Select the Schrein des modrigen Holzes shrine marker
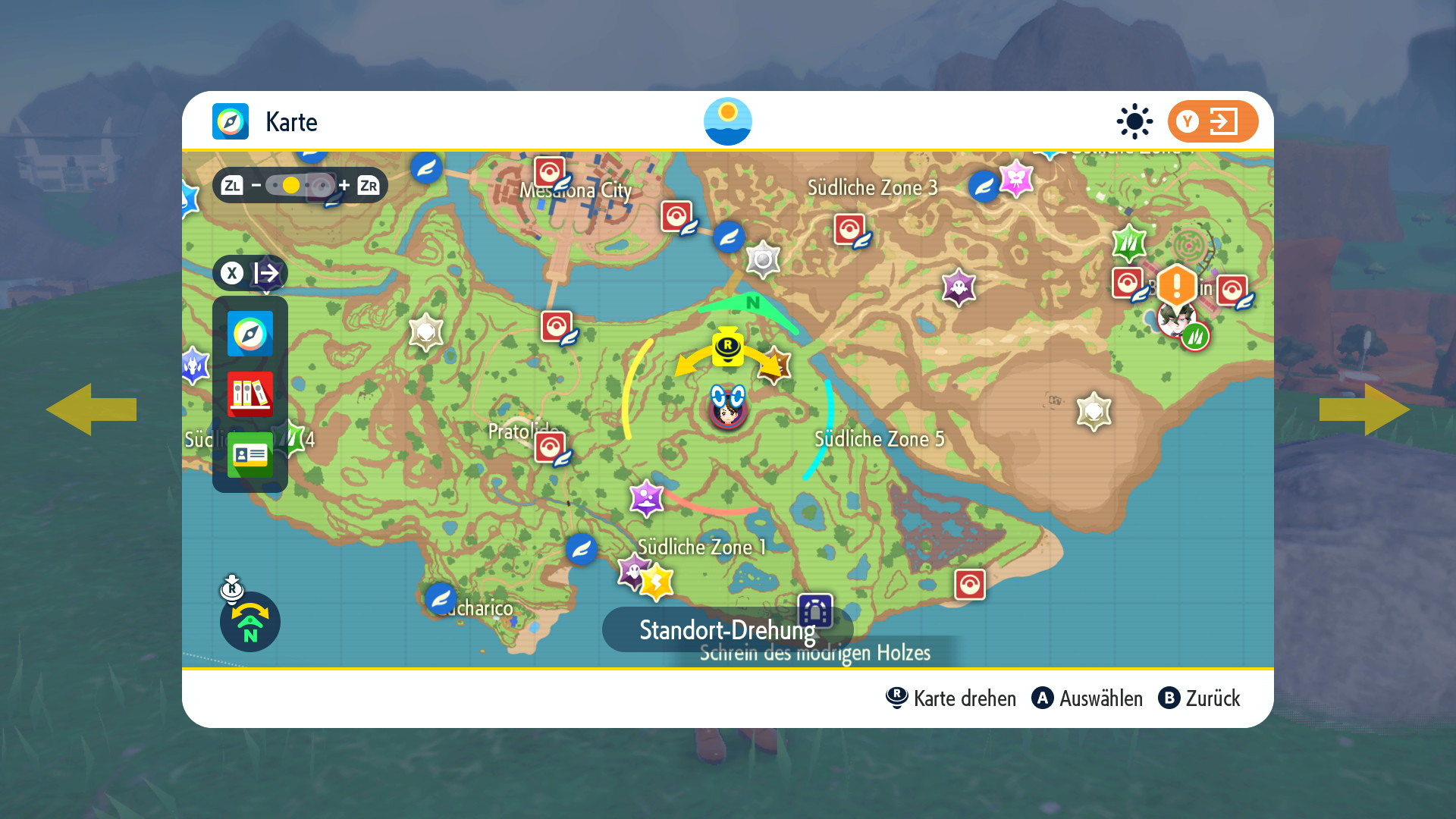 tap(815, 610)
